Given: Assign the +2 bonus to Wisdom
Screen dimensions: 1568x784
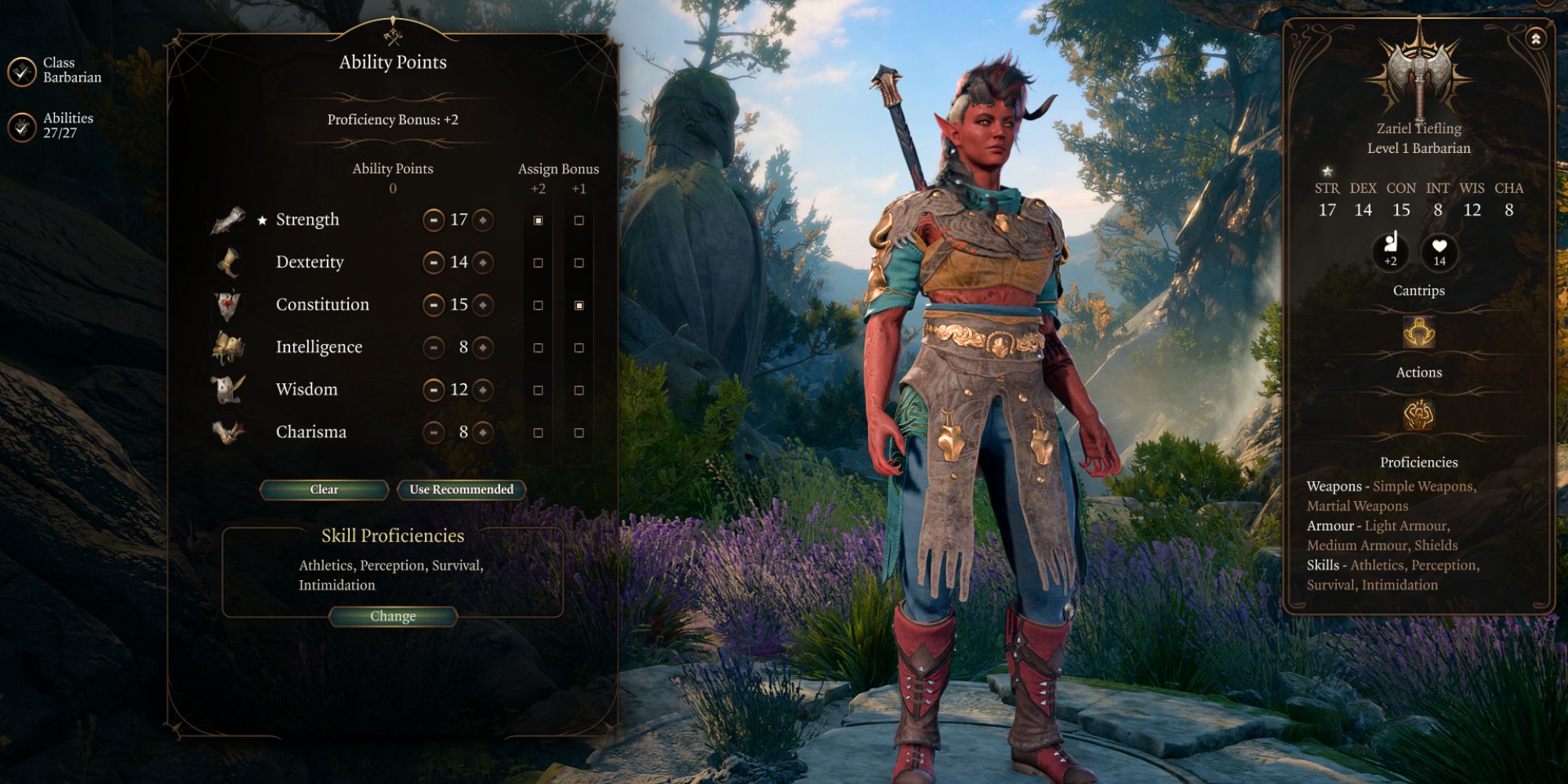Looking at the screenshot, I should point(538,390).
